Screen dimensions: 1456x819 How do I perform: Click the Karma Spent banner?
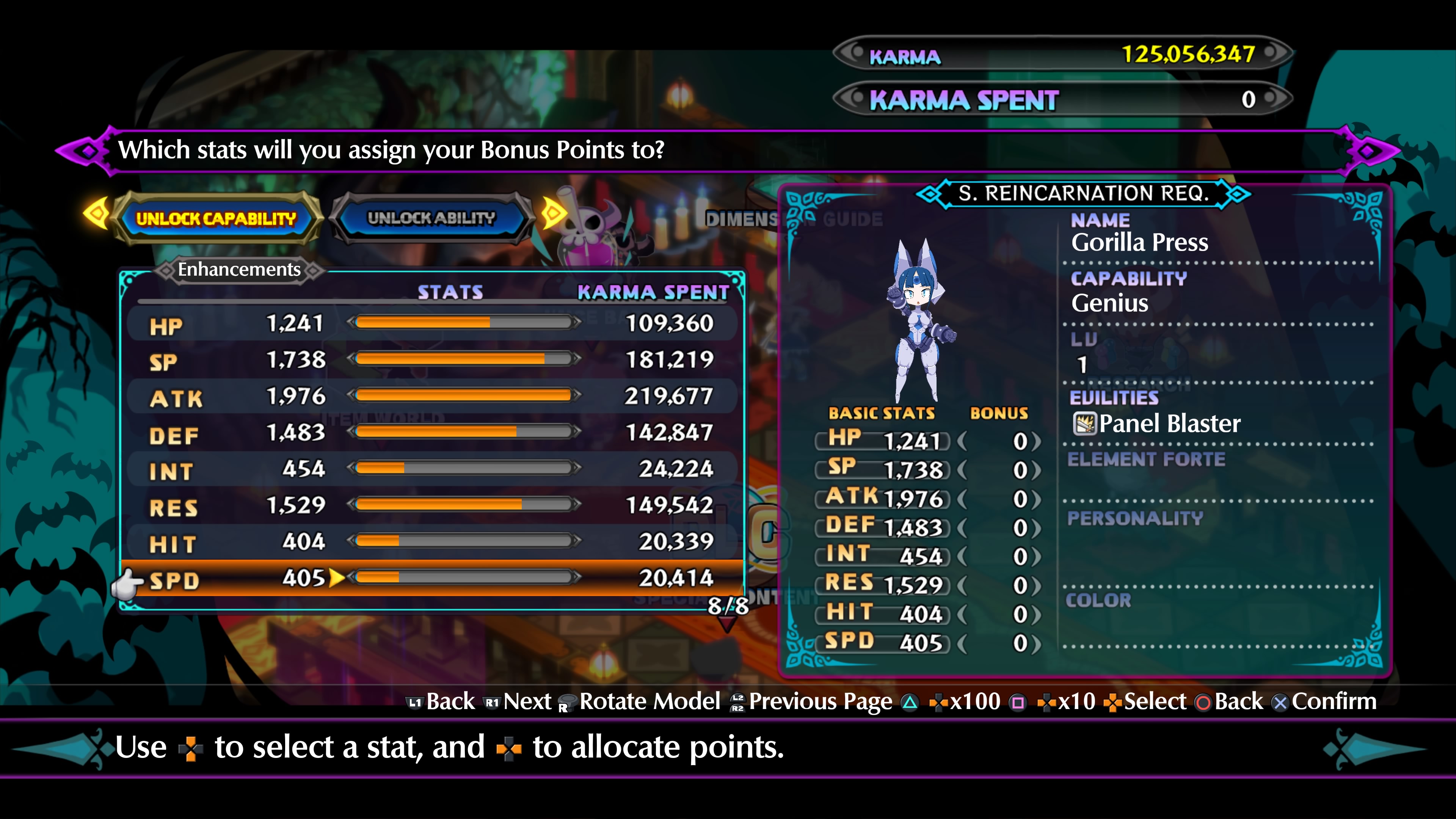point(1062,99)
